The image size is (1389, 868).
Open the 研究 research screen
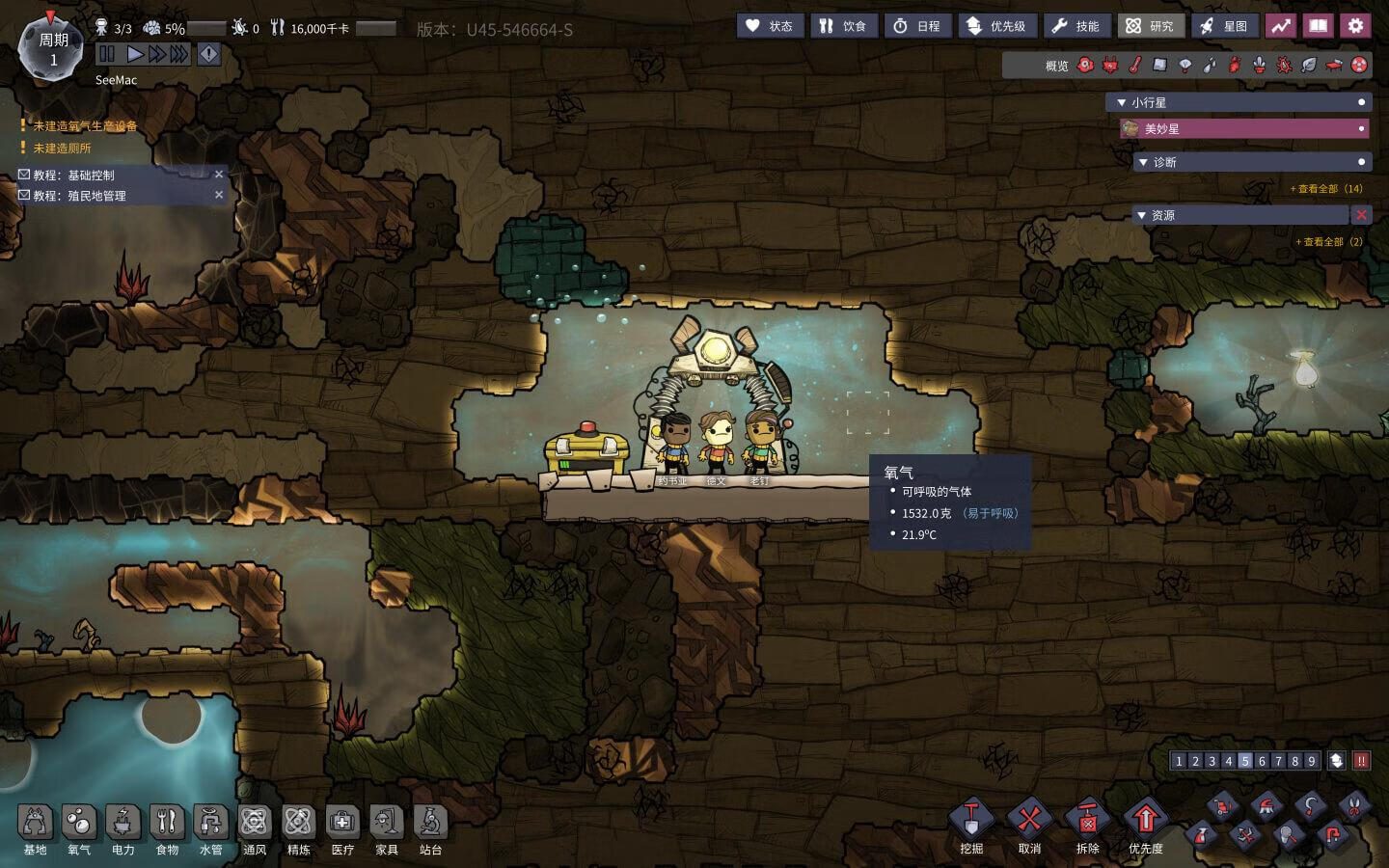click(x=1151, y=26)
